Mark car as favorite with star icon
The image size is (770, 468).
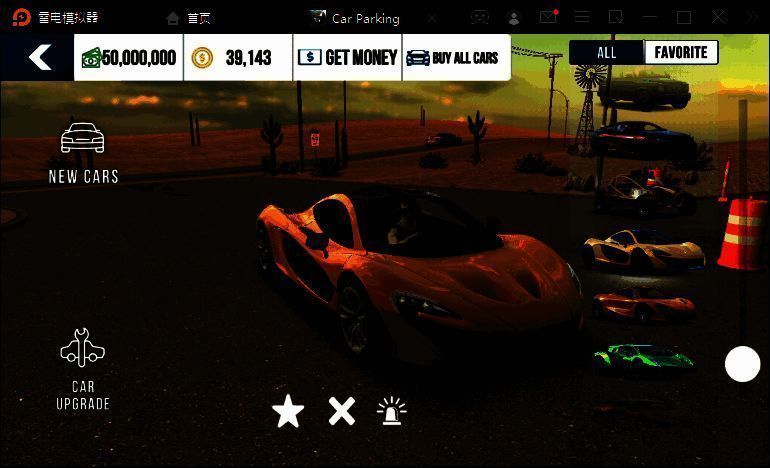coord(288,411)
